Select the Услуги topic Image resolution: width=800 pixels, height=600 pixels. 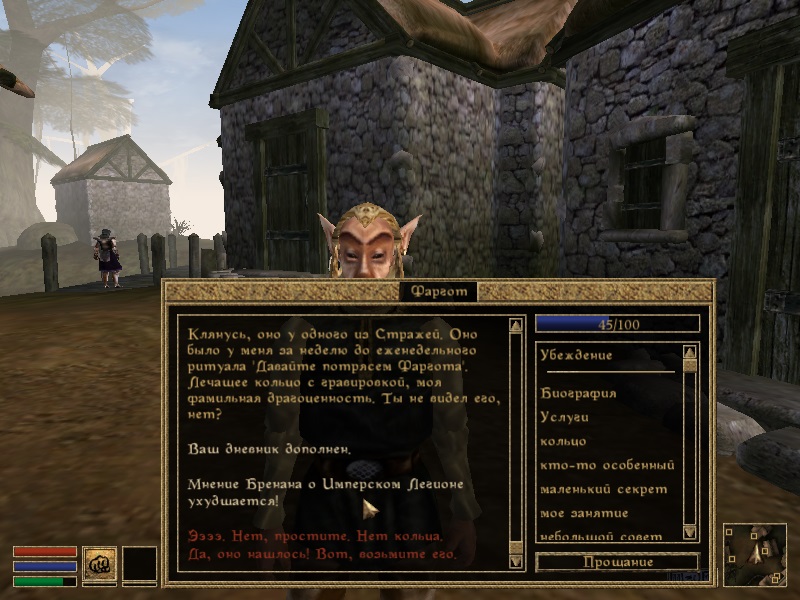click(566, 417)
